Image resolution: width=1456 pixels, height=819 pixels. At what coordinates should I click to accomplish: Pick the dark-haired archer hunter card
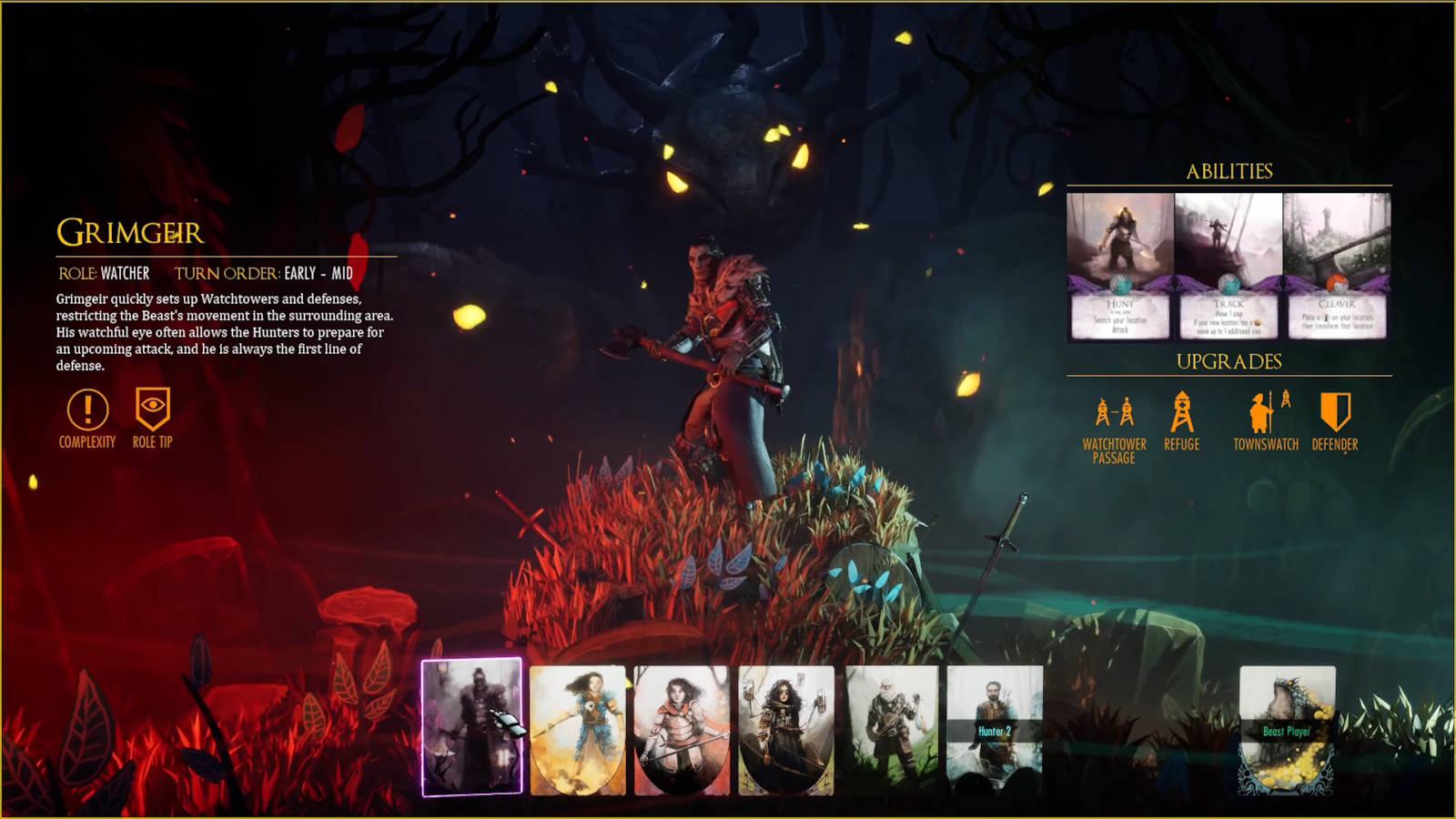click(786, 730)
